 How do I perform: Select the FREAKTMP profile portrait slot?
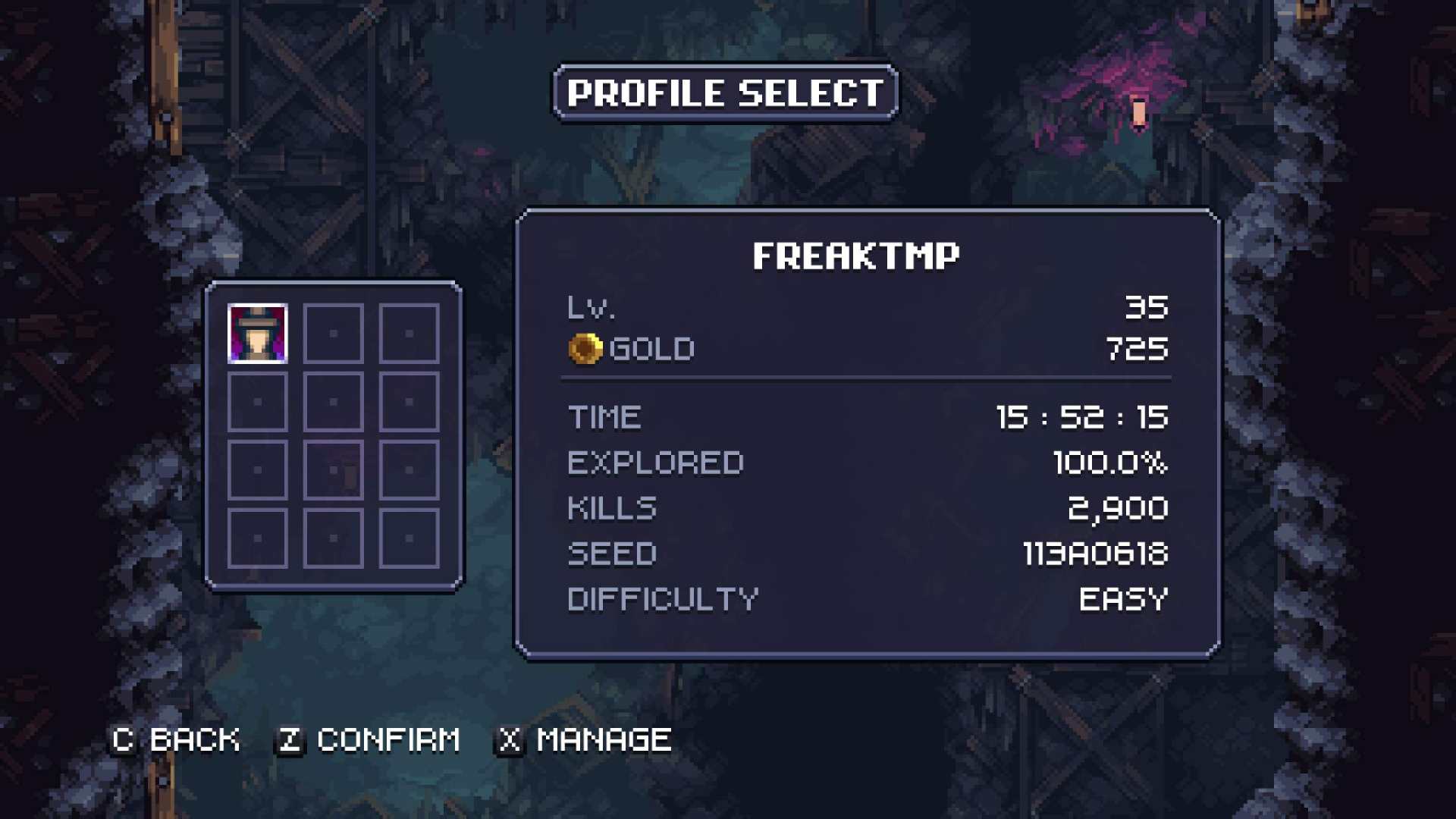[x=258, y=334]
